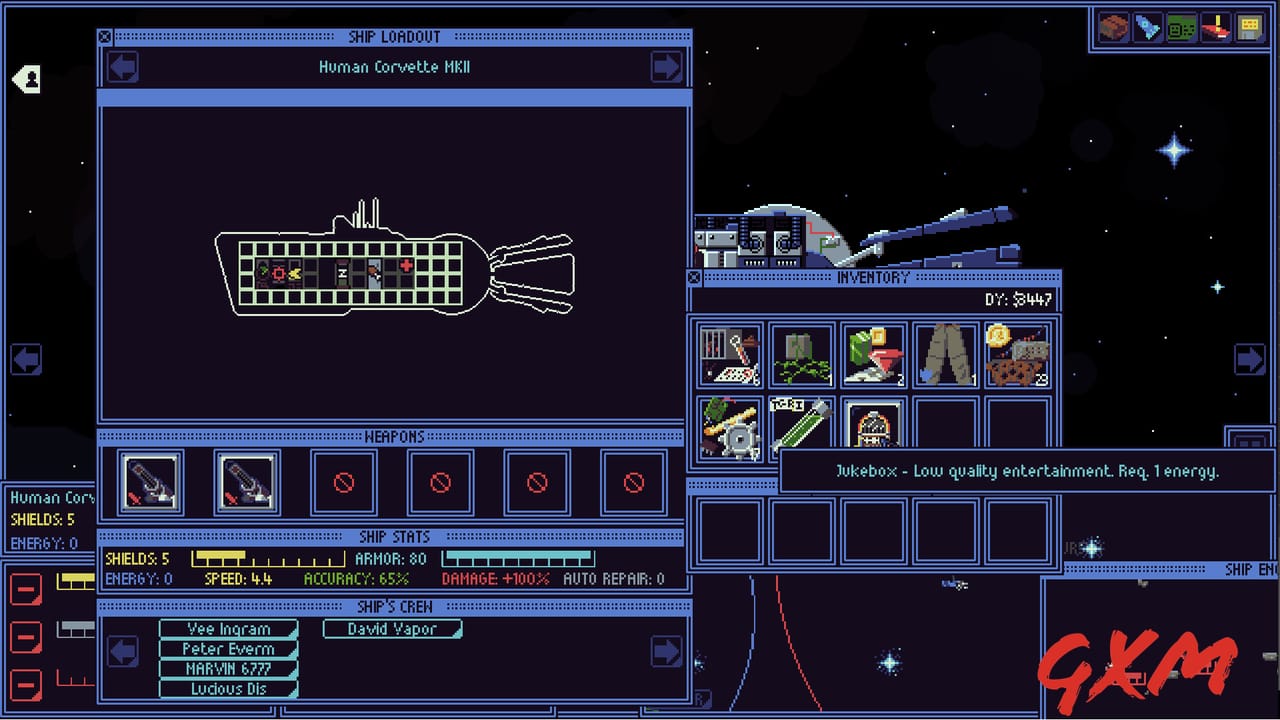Image resolution: width=1280 pixels, height=720 pixels.
Task: Select the blue rocket ship icon
Action: click(x=1146, y=27)
